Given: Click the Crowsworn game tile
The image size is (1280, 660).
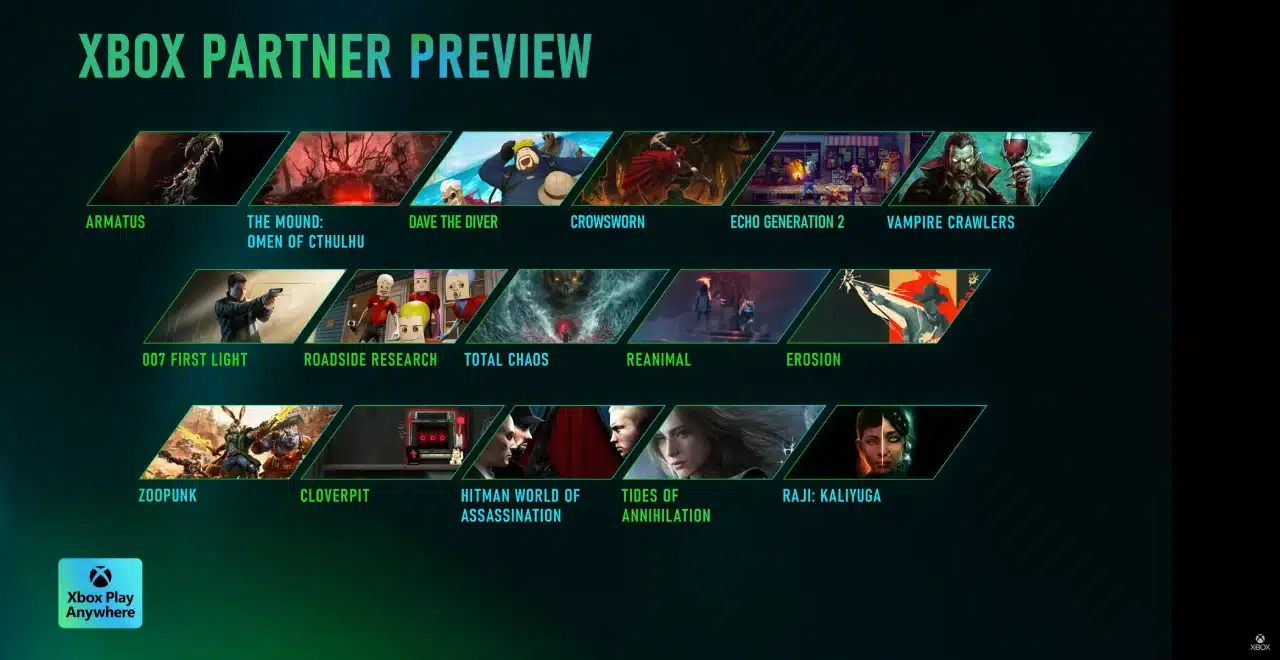Looking at the screenshot, I should coord(672,168).
